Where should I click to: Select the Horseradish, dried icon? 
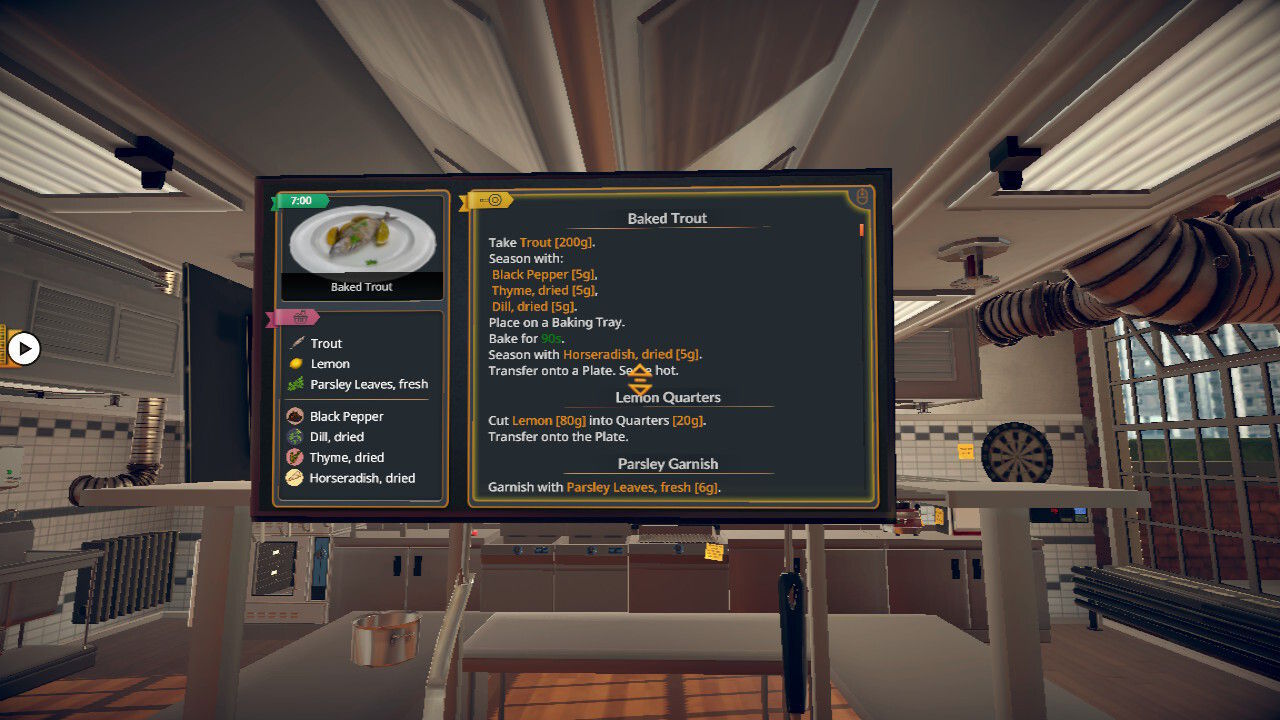click(296, 478)
